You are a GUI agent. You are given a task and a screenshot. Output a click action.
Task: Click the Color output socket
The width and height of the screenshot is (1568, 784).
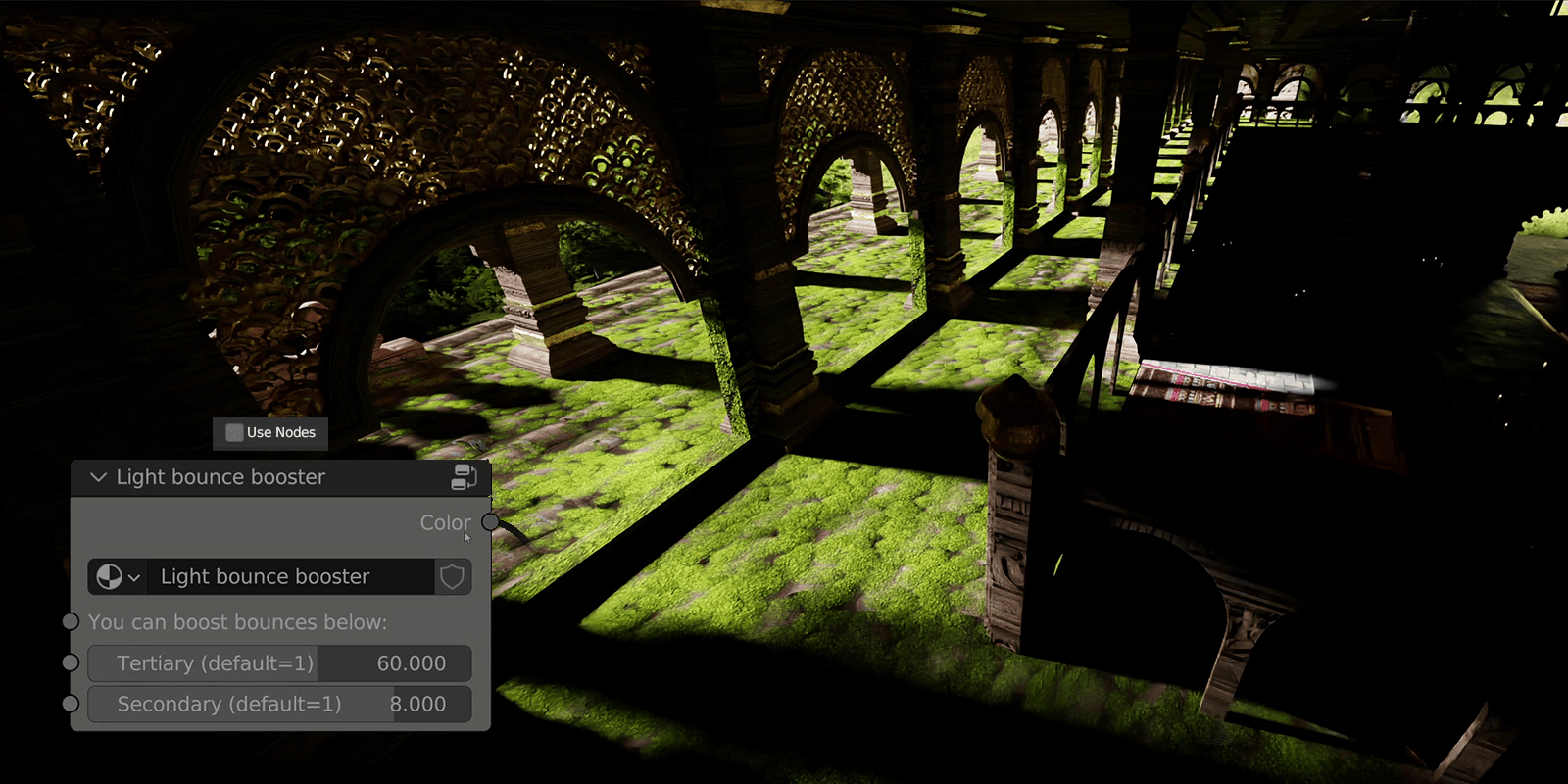coord(491,522)
